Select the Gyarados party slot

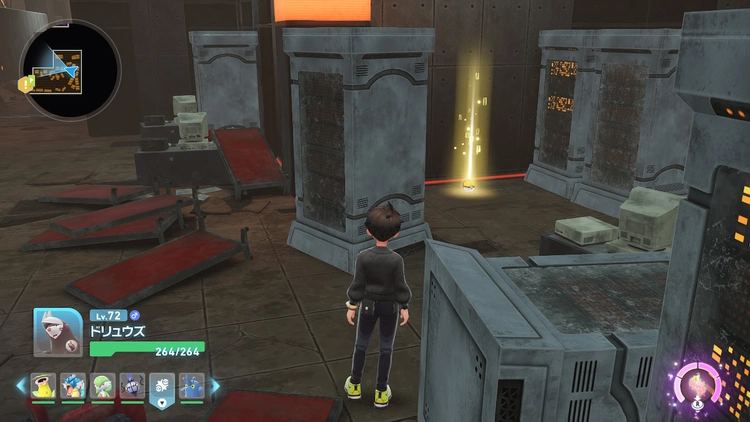pyautogui.click(x=73, y=385)
